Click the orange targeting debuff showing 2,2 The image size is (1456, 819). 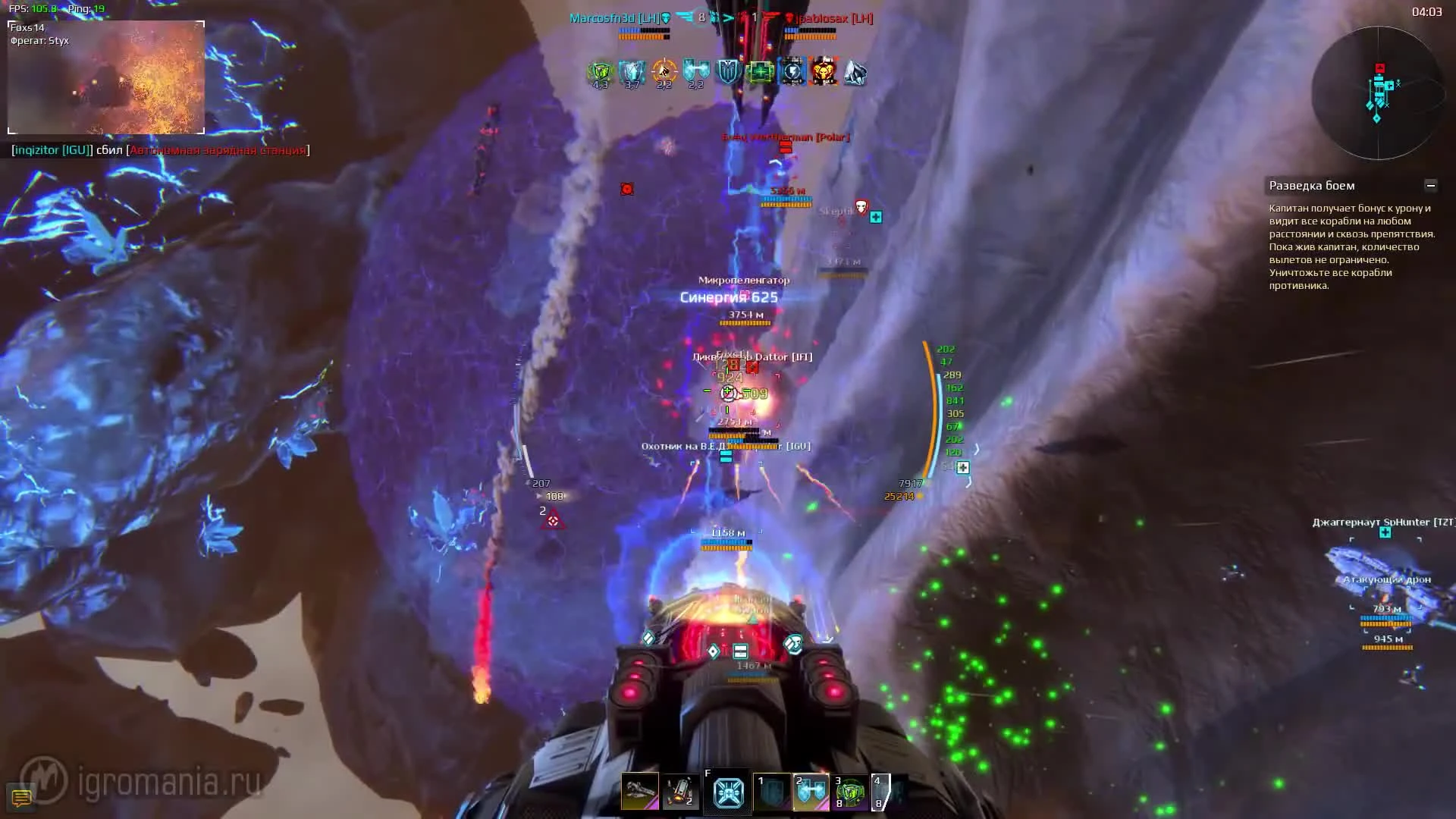(664, 72)
